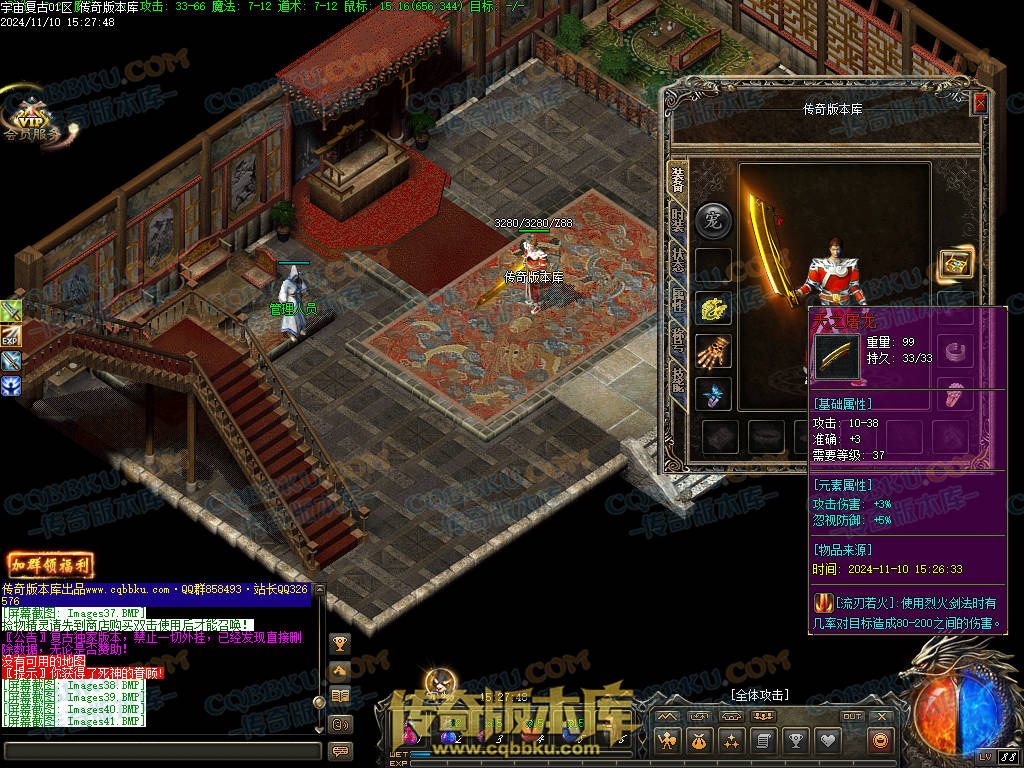Screen dimensions: 1024x768
Task: Open the trophy button beside chat
Action: point(341,643)
